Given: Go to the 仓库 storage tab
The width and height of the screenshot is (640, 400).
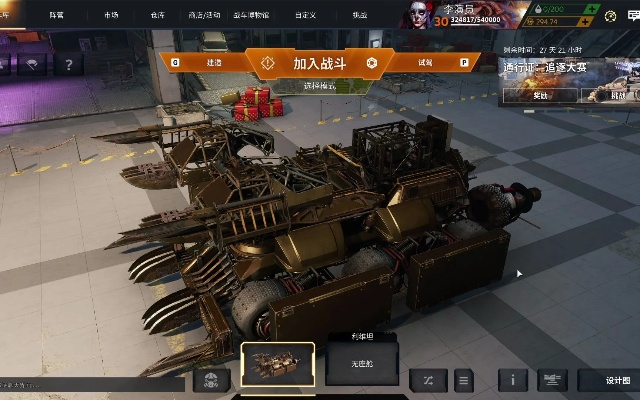Looking at the screenshot, I should [157, 15].
